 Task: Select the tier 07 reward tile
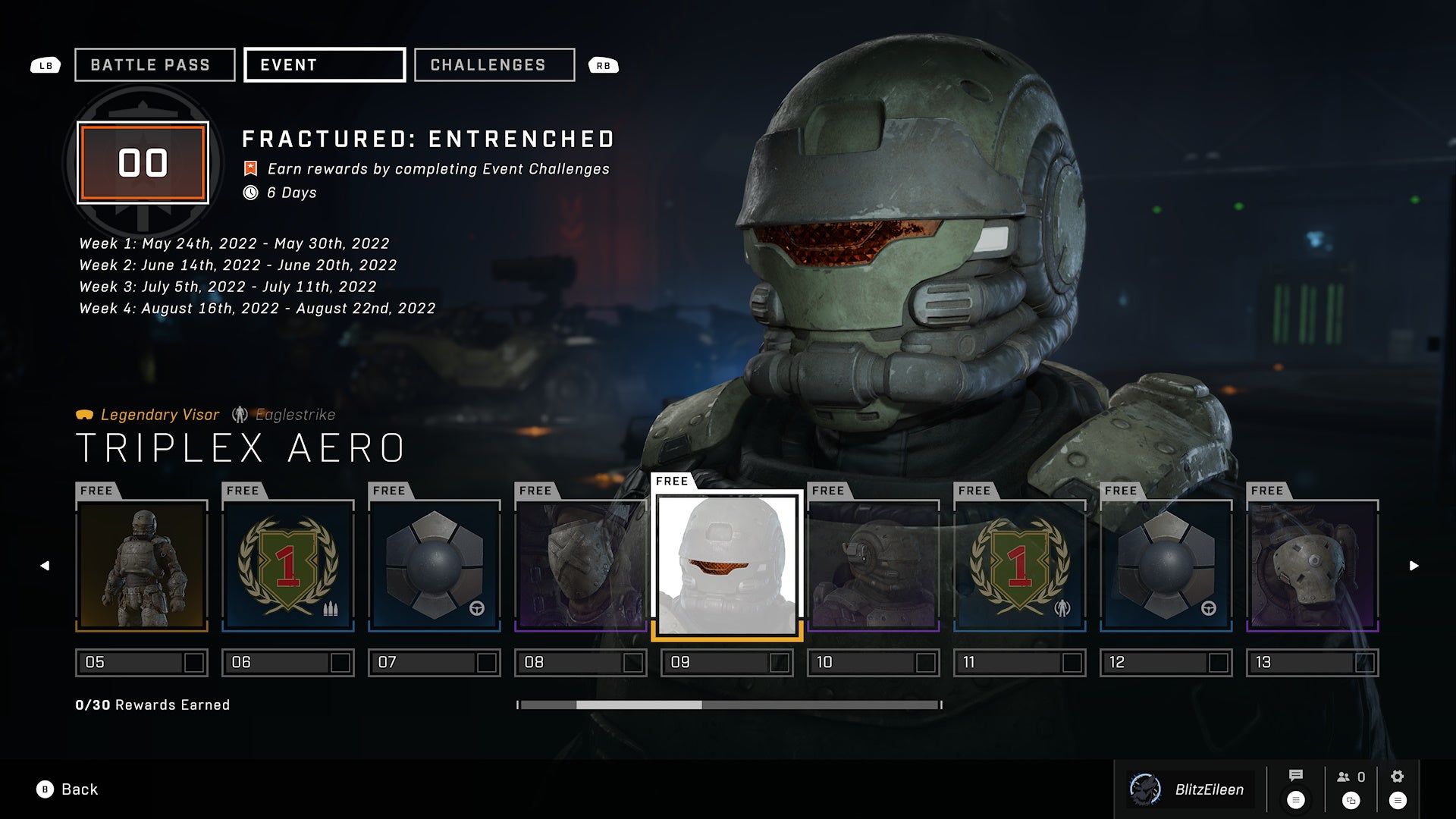point(435,566)
